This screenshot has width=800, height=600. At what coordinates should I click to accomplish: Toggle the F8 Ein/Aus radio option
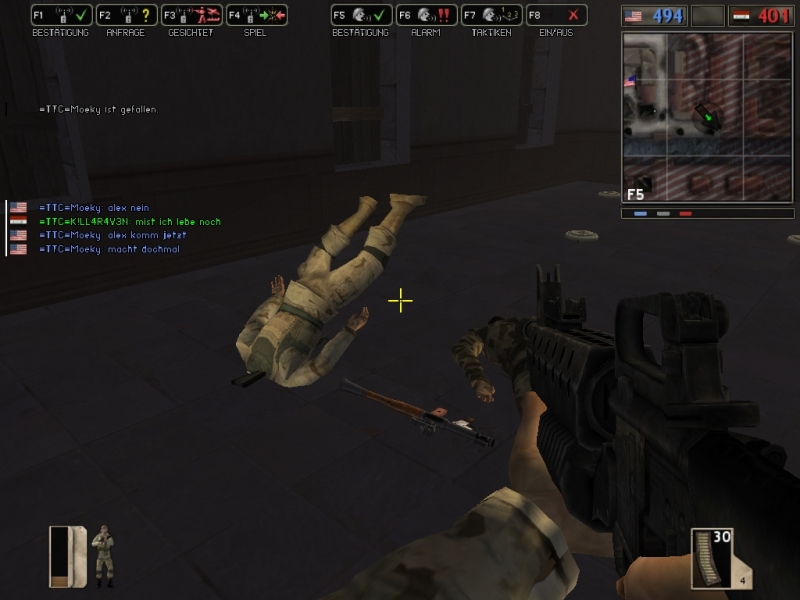tap(556, 16)
